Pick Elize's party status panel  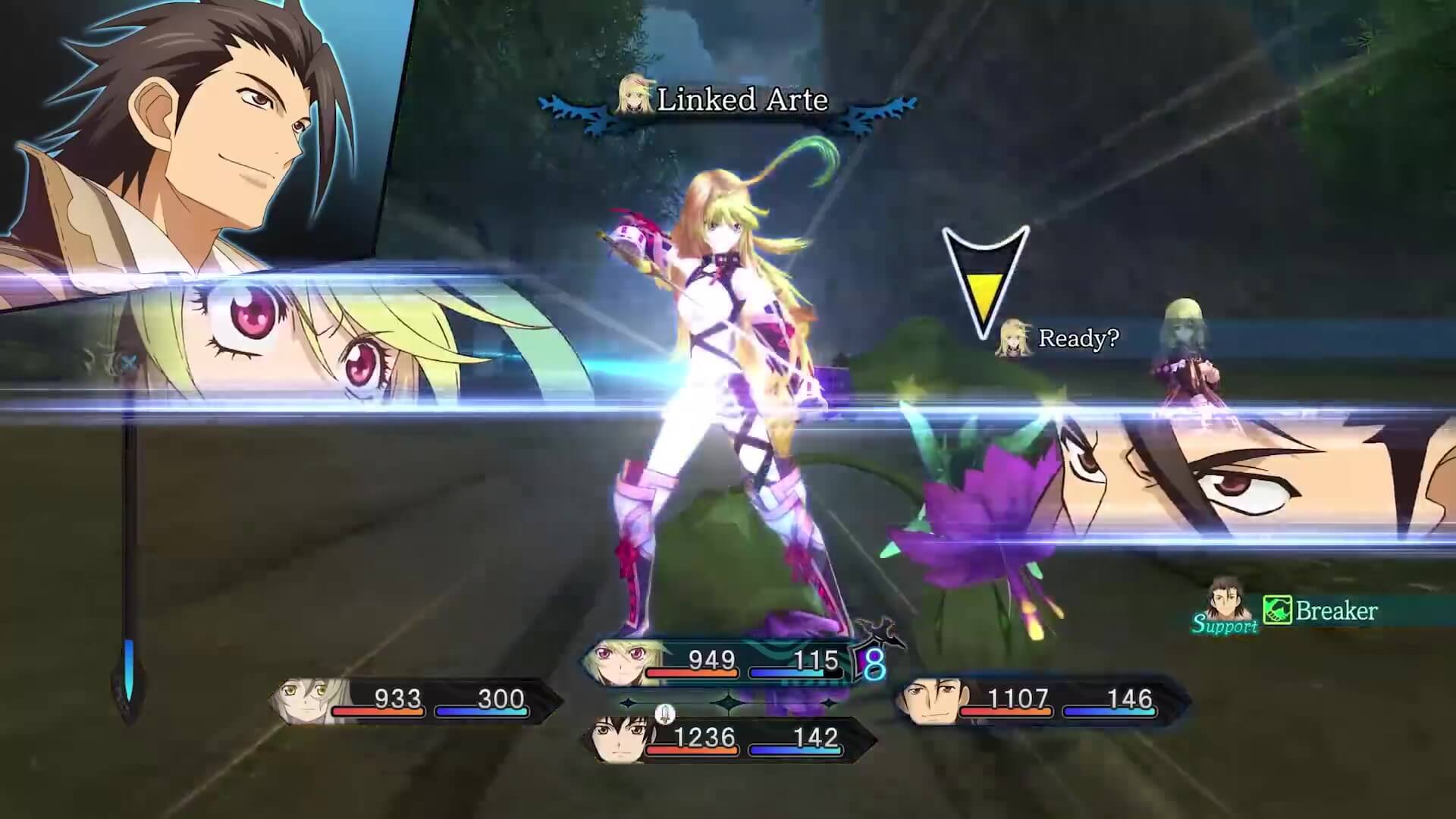coord(416,700)
